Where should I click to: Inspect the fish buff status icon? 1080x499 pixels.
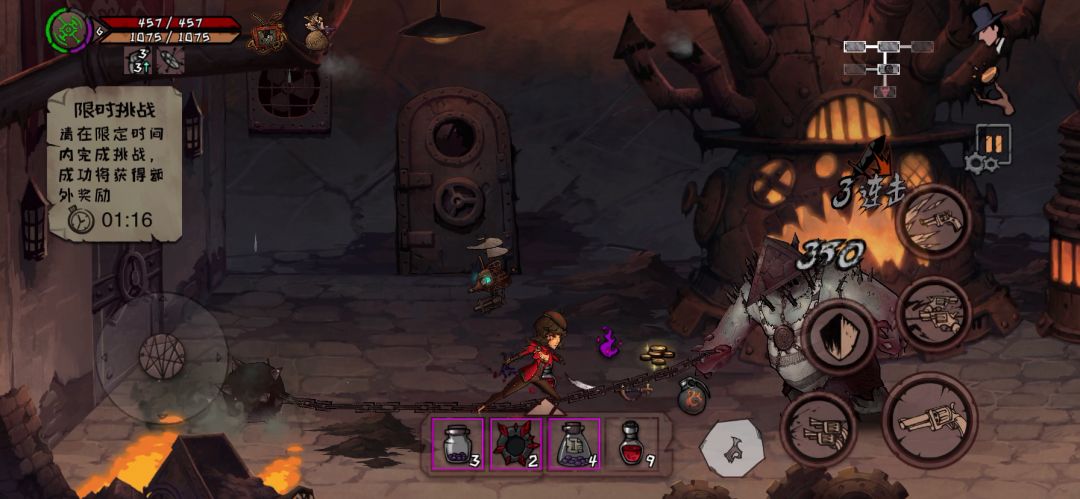[x=140, y=61]
